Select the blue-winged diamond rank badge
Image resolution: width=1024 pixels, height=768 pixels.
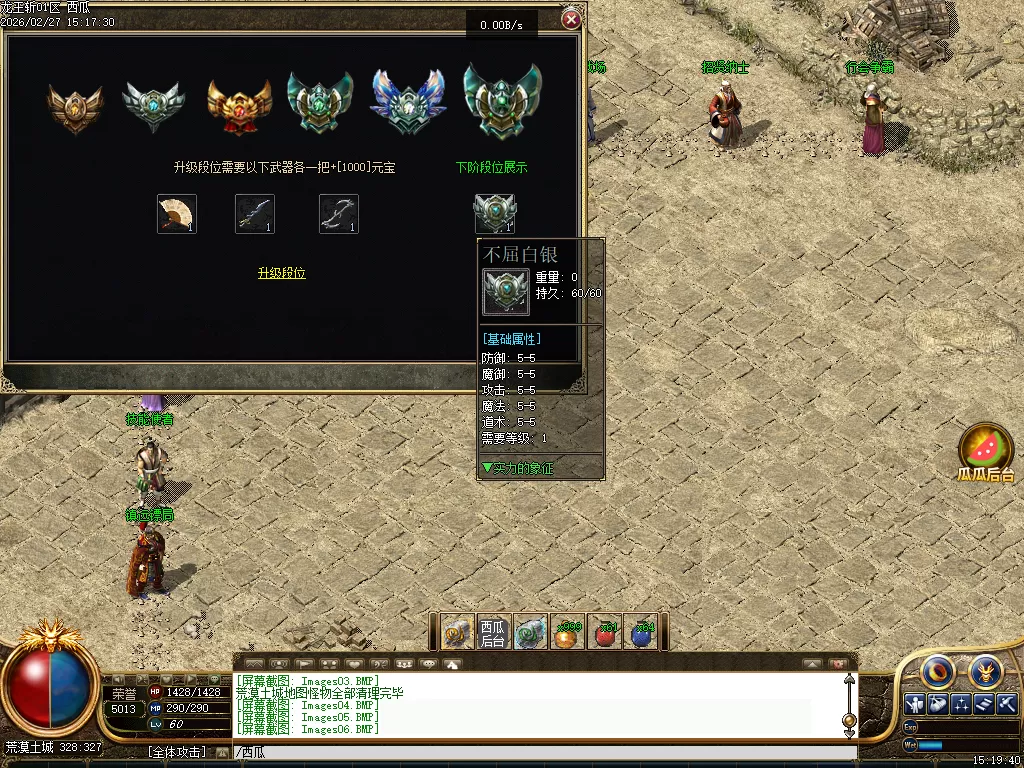(x=408, y=101)
